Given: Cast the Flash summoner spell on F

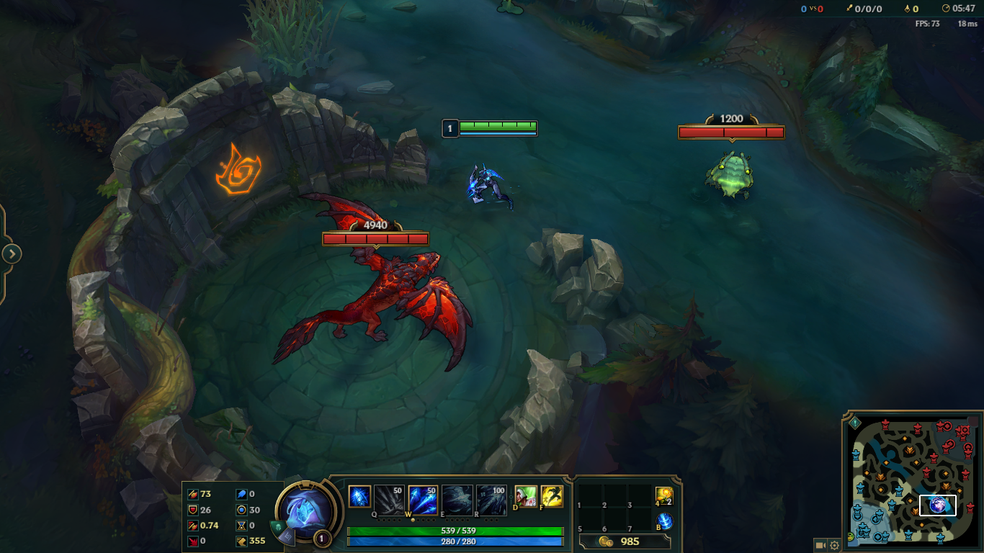Looking at the screenshot, I should coord(551,496).
